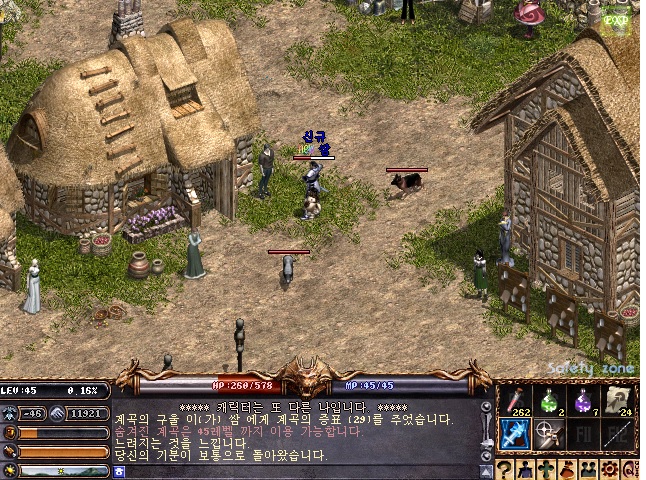Click the PXP badge icon
Image resolution: width=646 pixels, height=480 pixels.
pos(620,18)
